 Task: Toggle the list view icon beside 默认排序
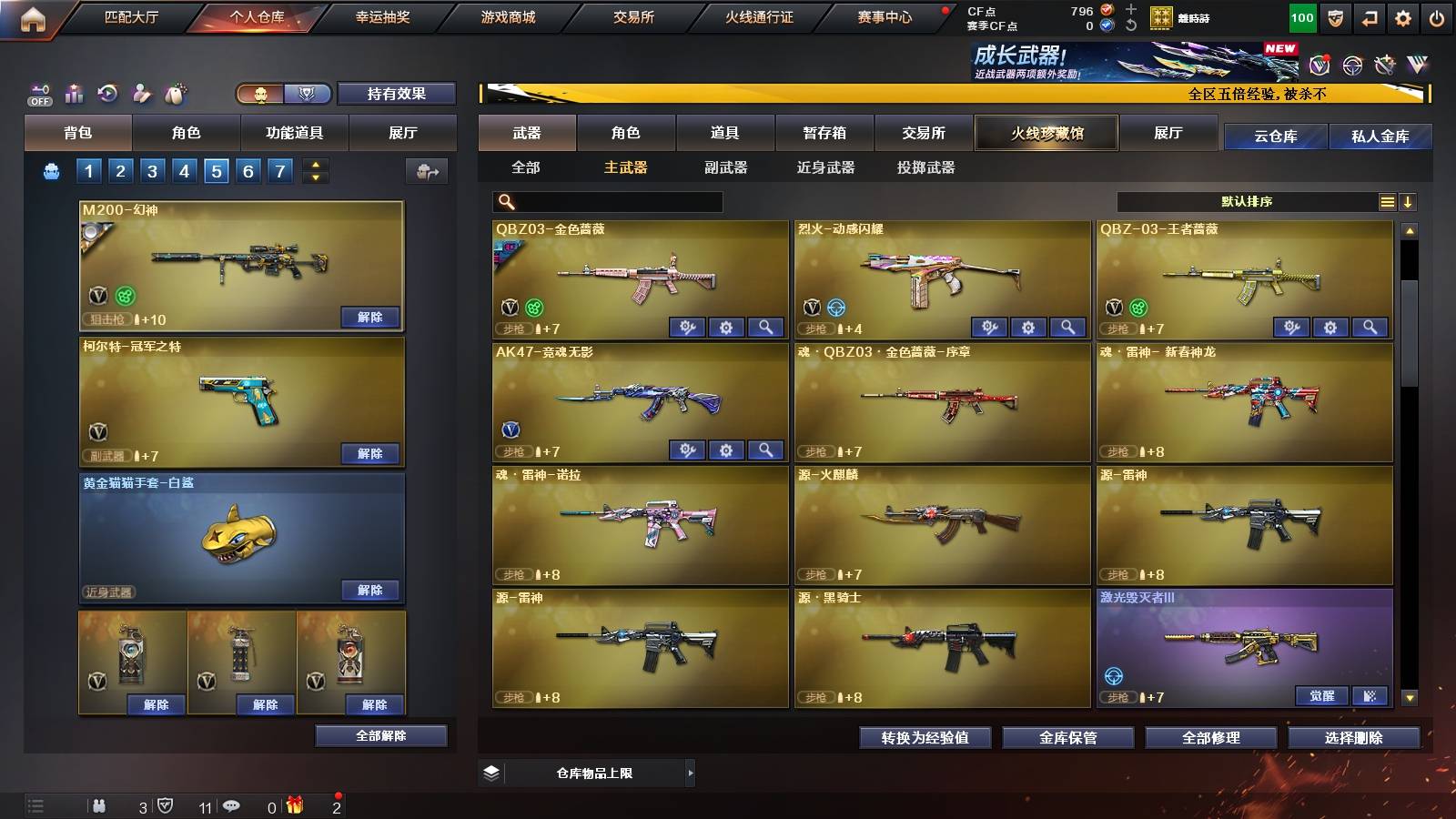[x=1388, y=202]
